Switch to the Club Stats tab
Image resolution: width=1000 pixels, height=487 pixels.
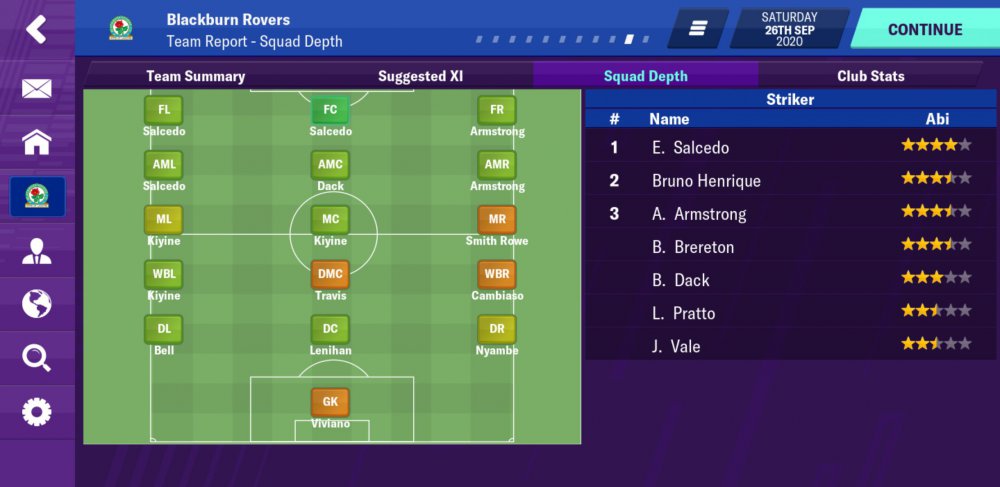tap(870, 76)
